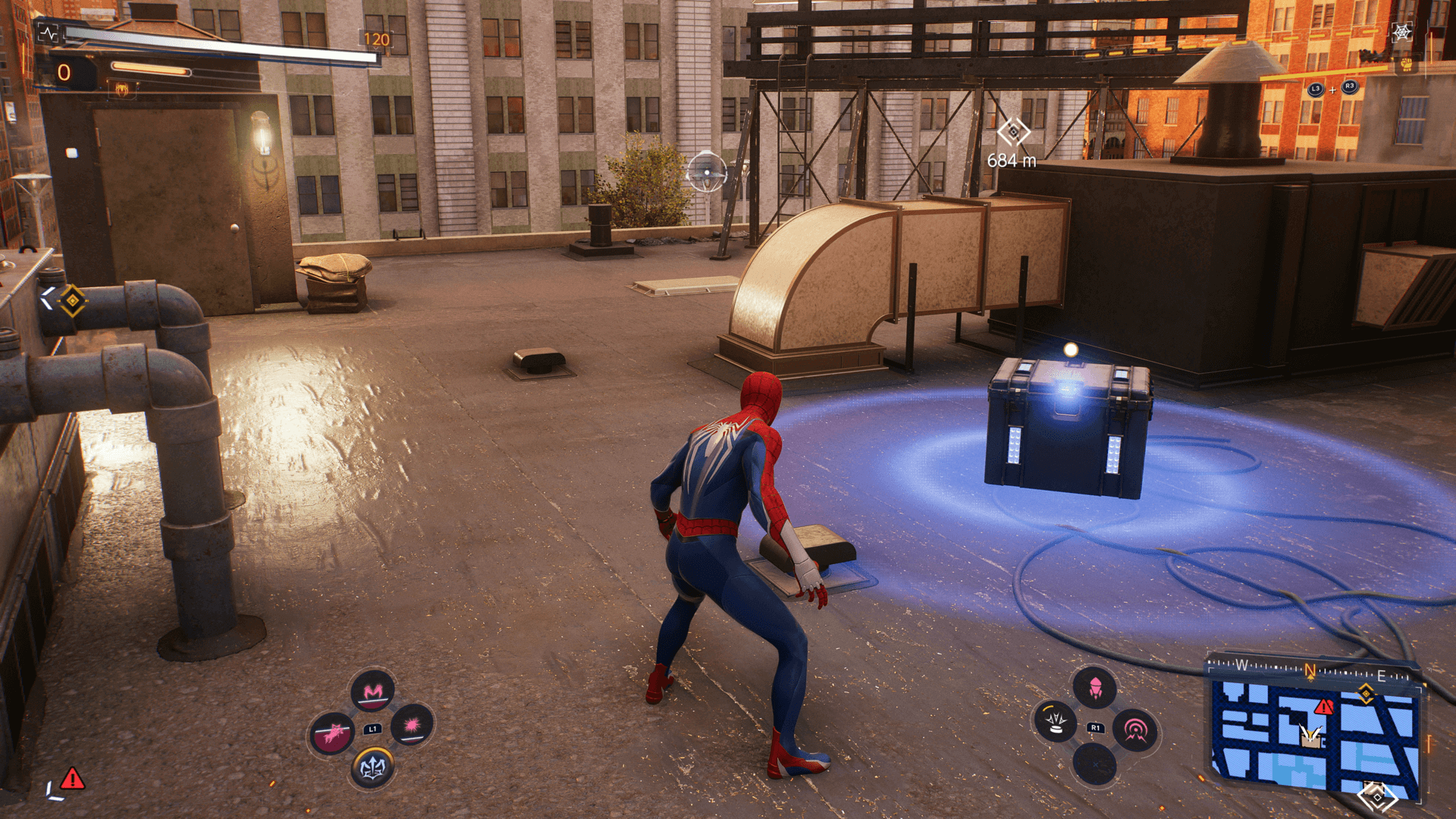Select the pink dash-strike ability icon
Image resolution: width=1456 pixels, height=819 pixels.
click(x=332, y=733)
